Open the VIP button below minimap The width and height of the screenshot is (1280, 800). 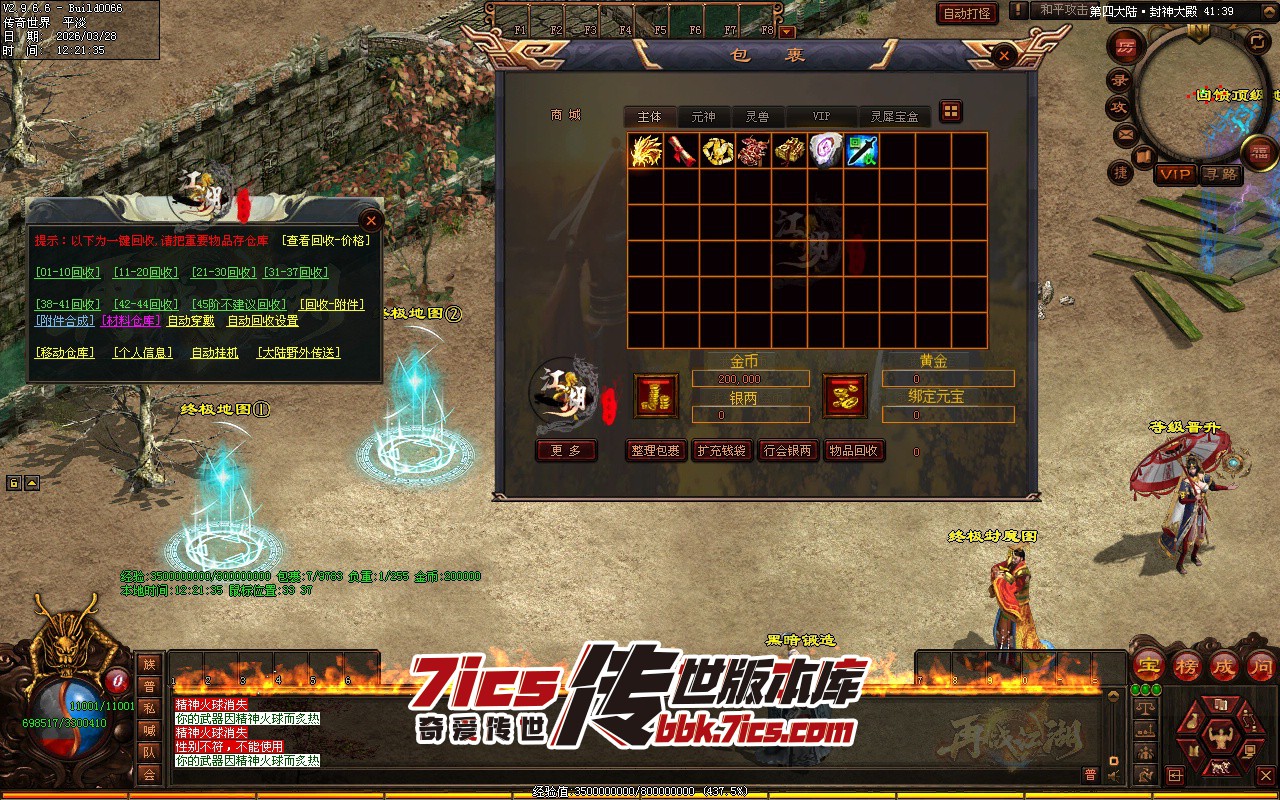click(x=1175, y=174)
